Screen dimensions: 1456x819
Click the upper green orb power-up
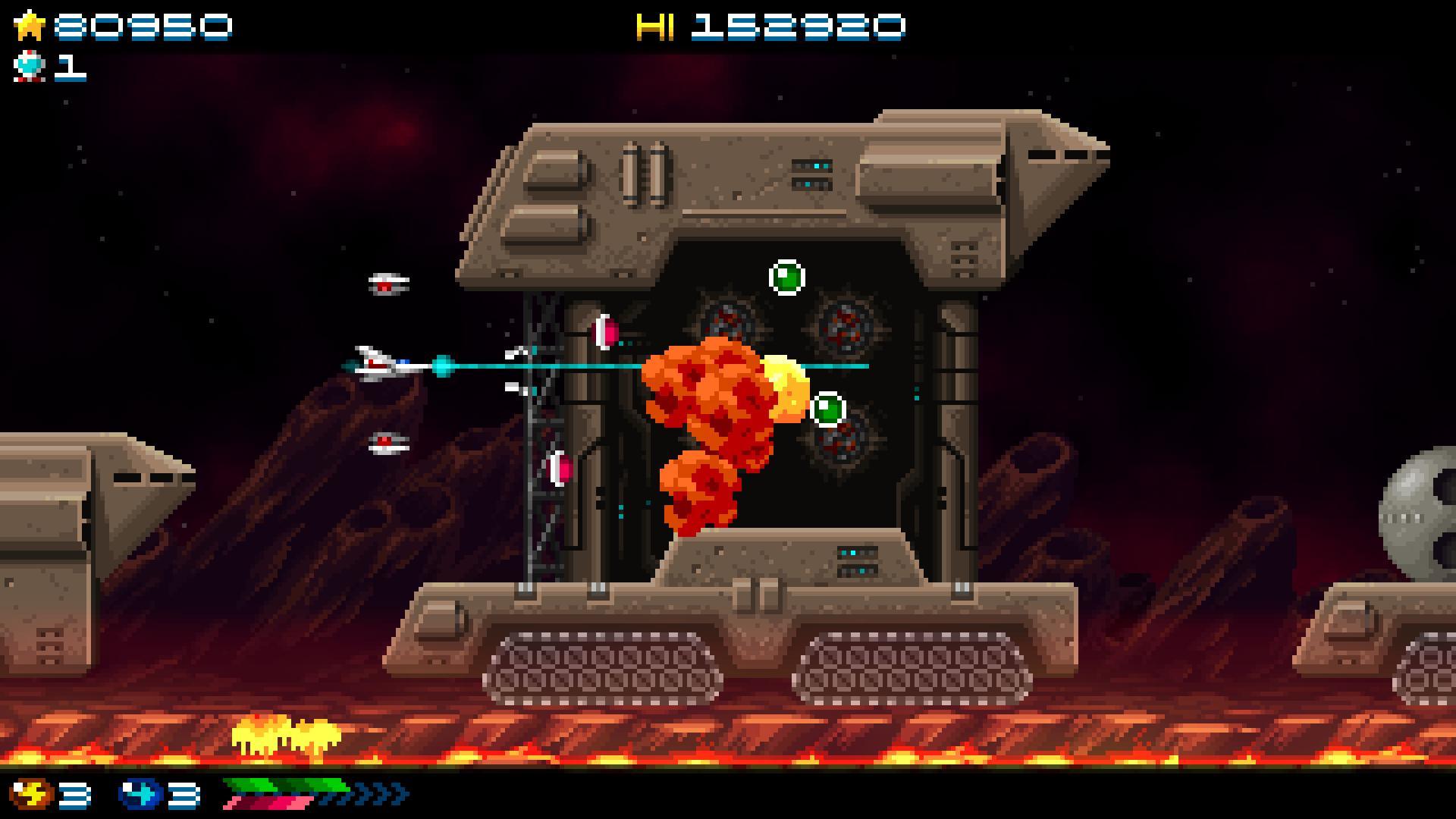pyautogui.click(x=787, y=277)
